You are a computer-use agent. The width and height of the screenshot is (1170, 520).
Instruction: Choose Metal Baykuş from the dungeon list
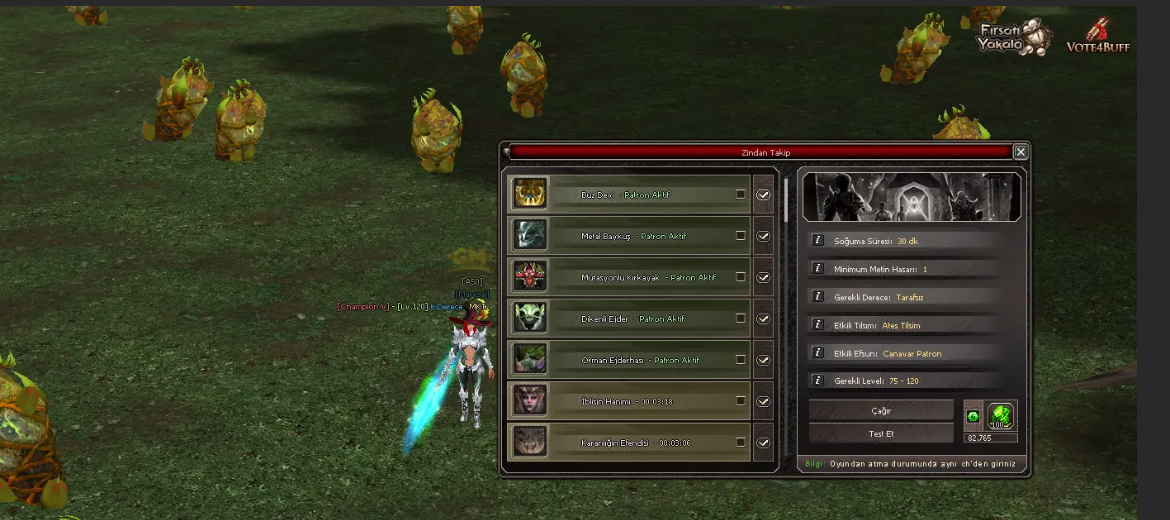630,236
